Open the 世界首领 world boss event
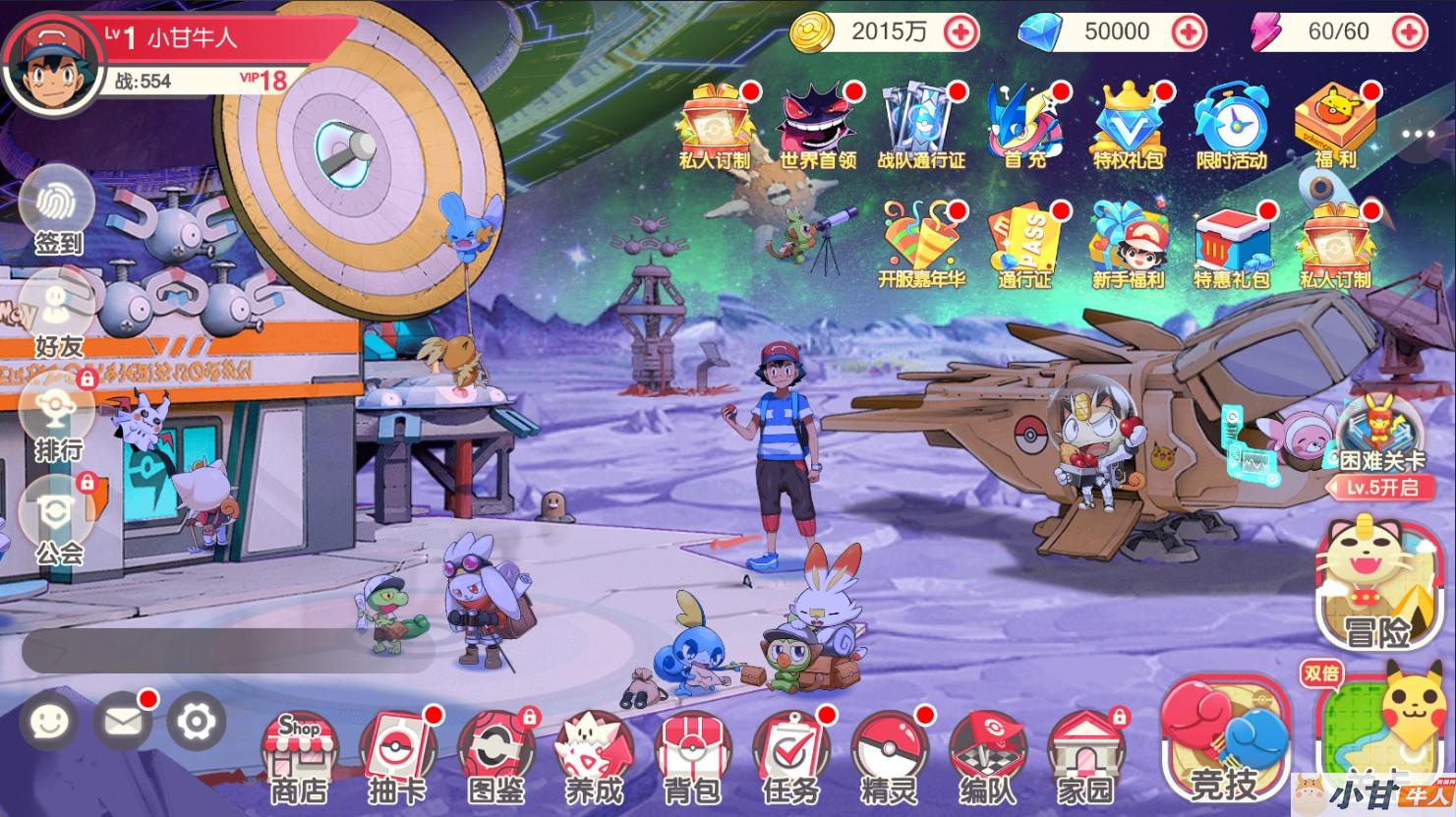The width and height of the screenshot is (1456, 817). coord(817,128)
